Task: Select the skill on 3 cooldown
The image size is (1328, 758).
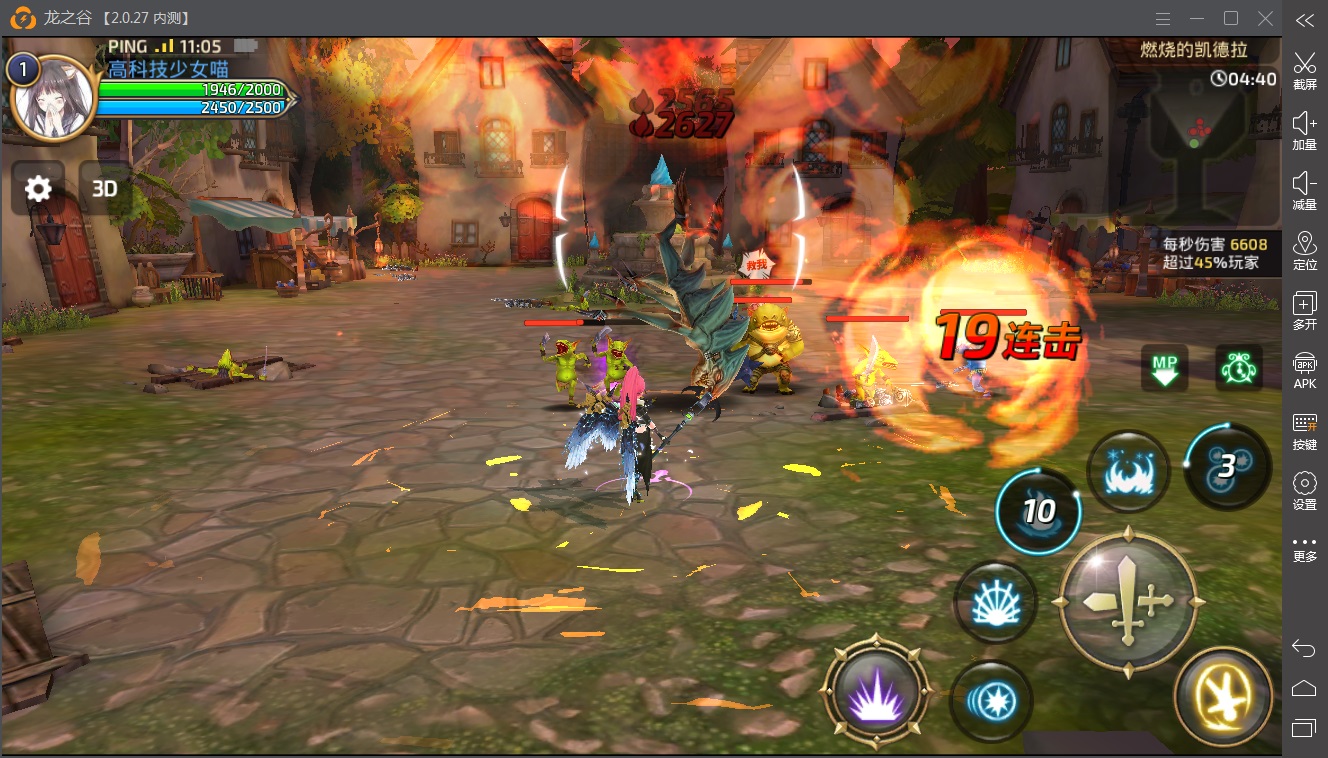Action: (1226, 465)
